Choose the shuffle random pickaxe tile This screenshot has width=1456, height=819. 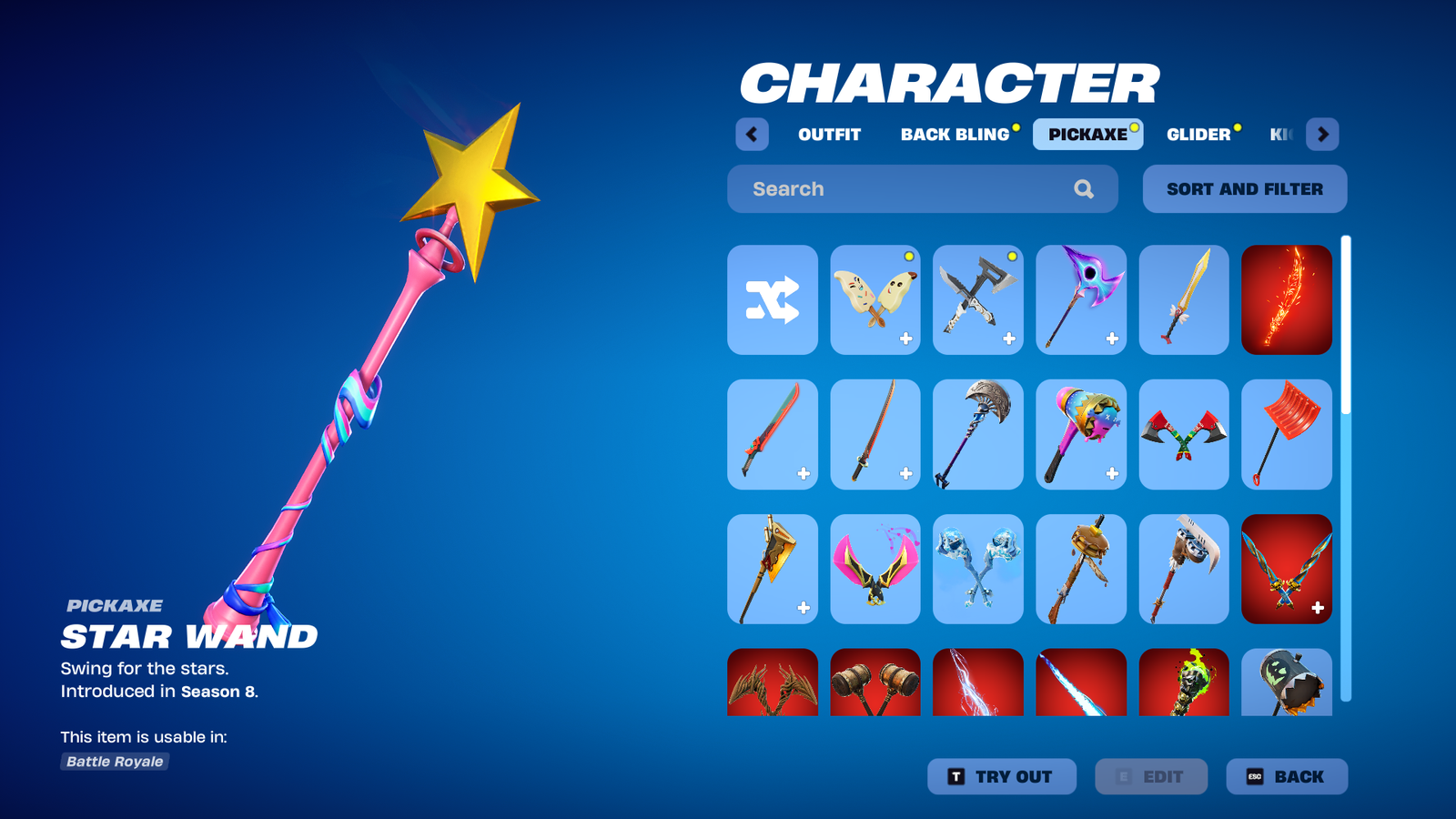(x=773, y=300)
